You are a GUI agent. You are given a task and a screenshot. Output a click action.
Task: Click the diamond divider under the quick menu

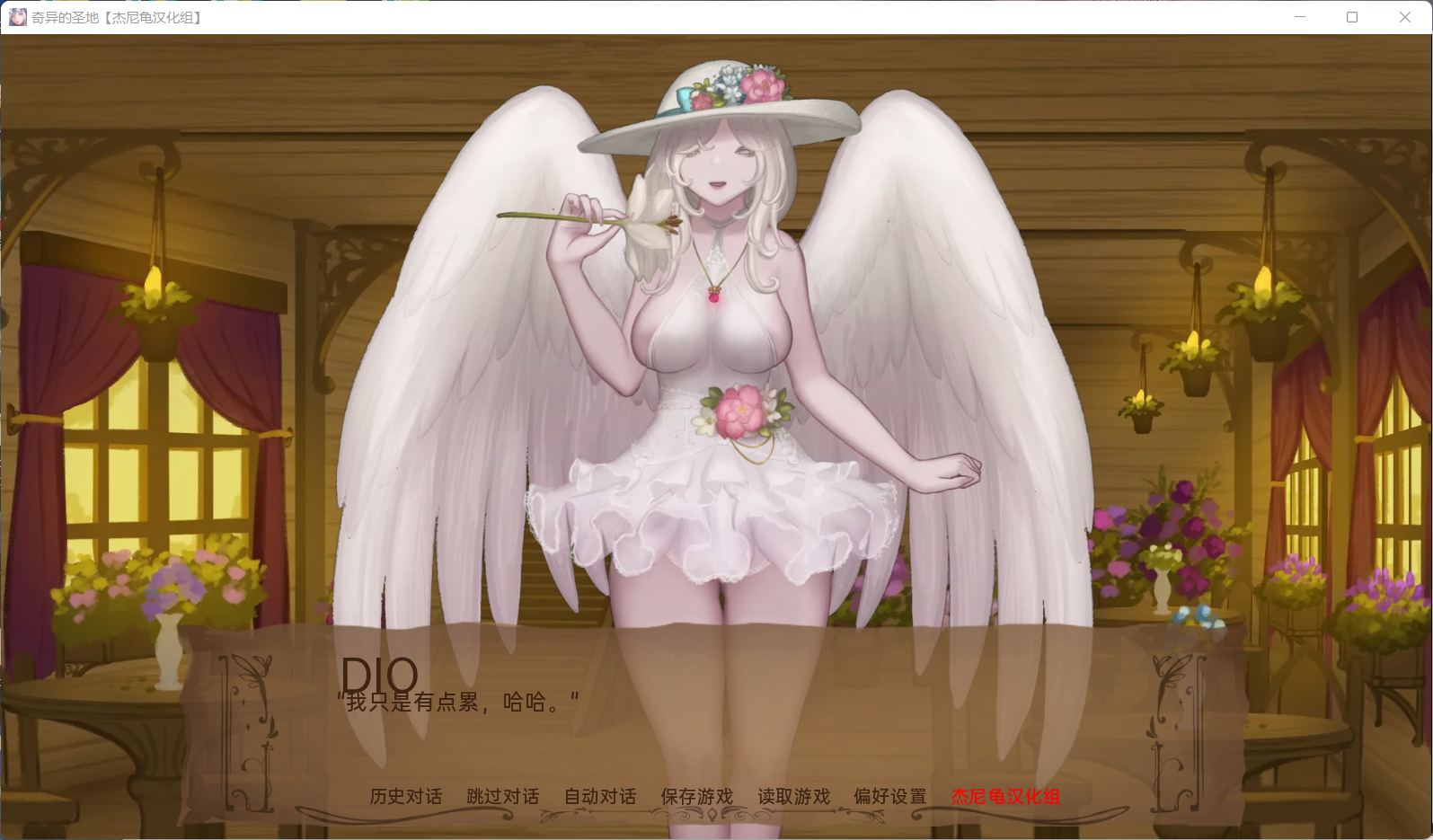pos(714,815)
